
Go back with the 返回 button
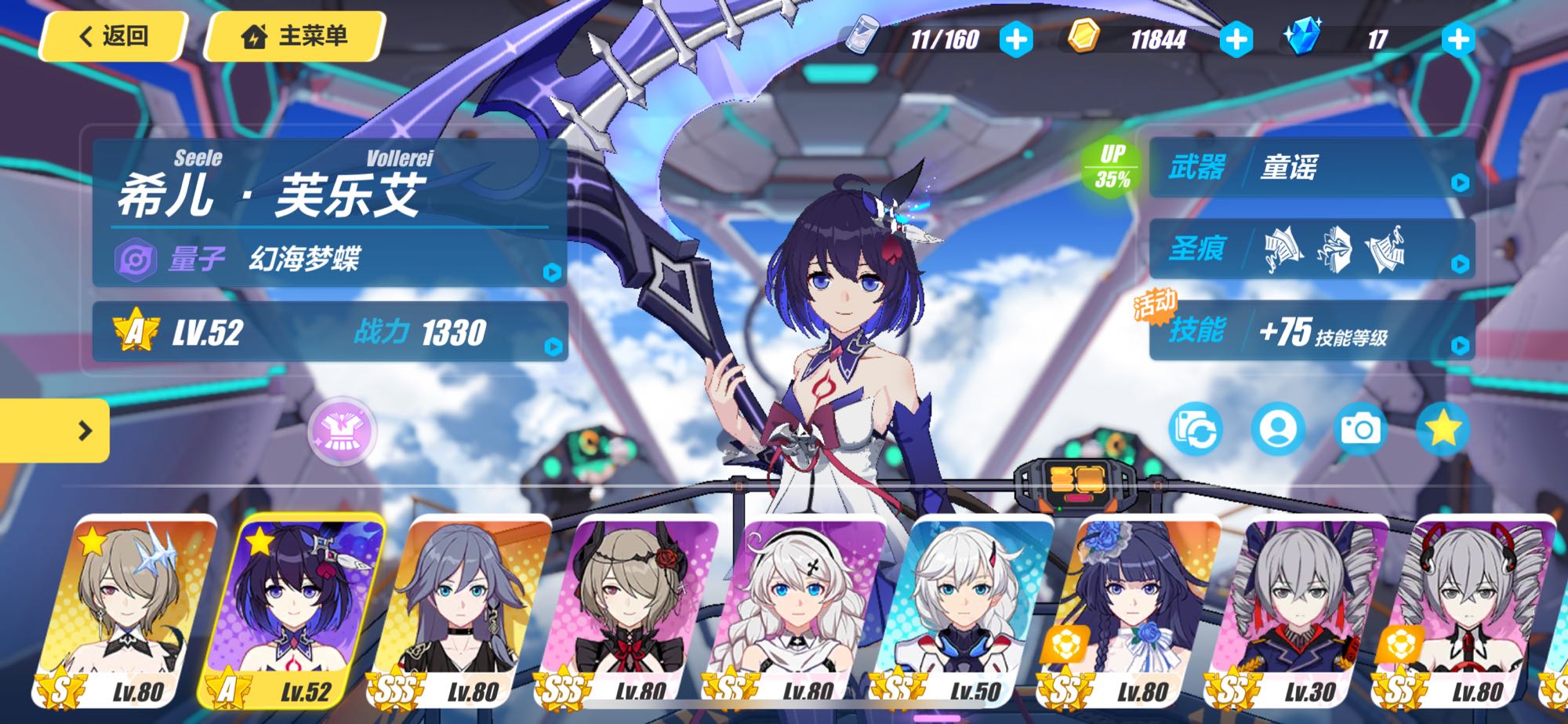pyautogui.click(x=114, y=36)
